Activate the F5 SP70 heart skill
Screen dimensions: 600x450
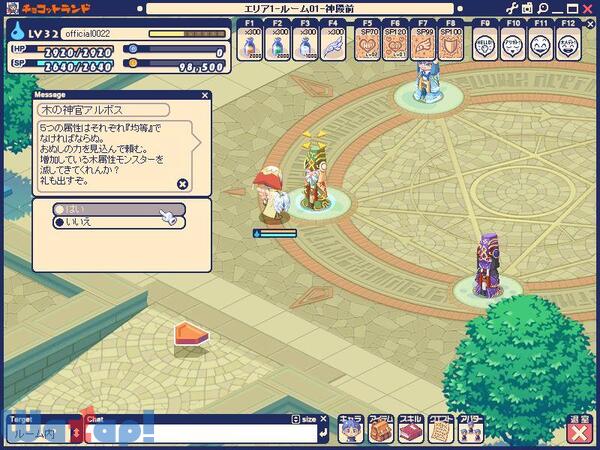point(367,45)
